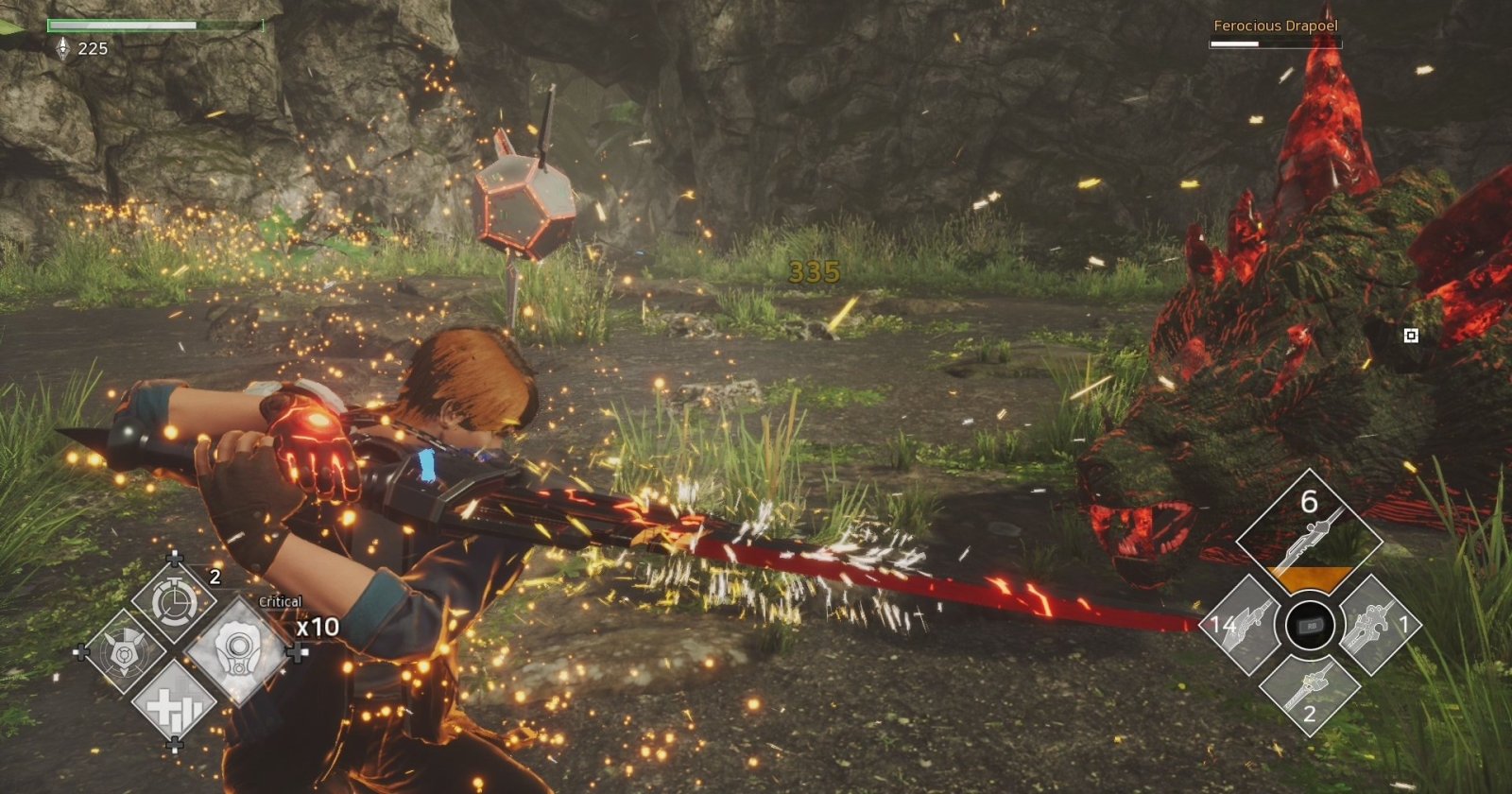Switch to the weapon with 14 uses
The height and width of the screenshot is (794, 1512).
(x=1246, y=626)
